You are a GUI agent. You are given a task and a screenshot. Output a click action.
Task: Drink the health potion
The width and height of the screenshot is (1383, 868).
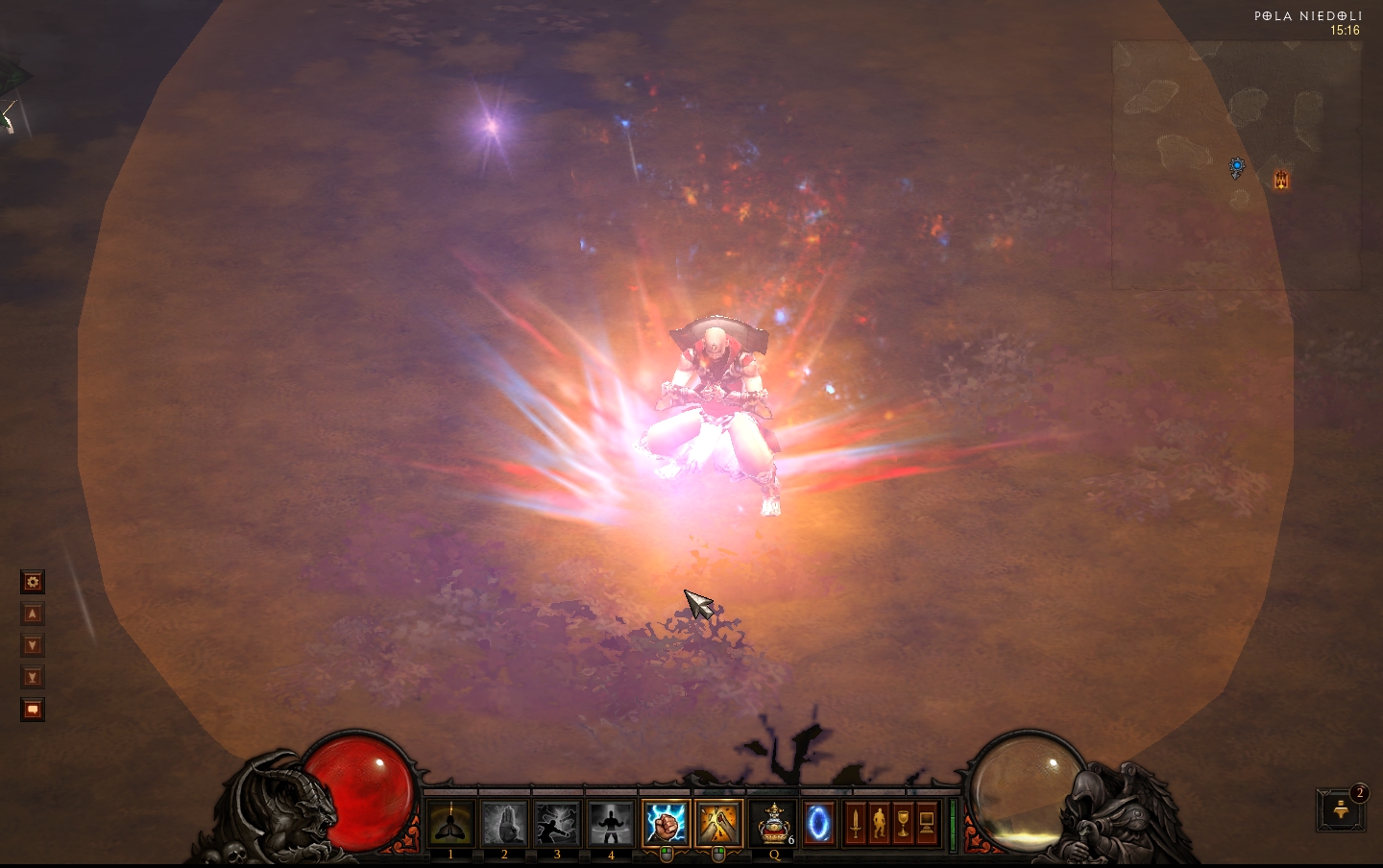773,823
